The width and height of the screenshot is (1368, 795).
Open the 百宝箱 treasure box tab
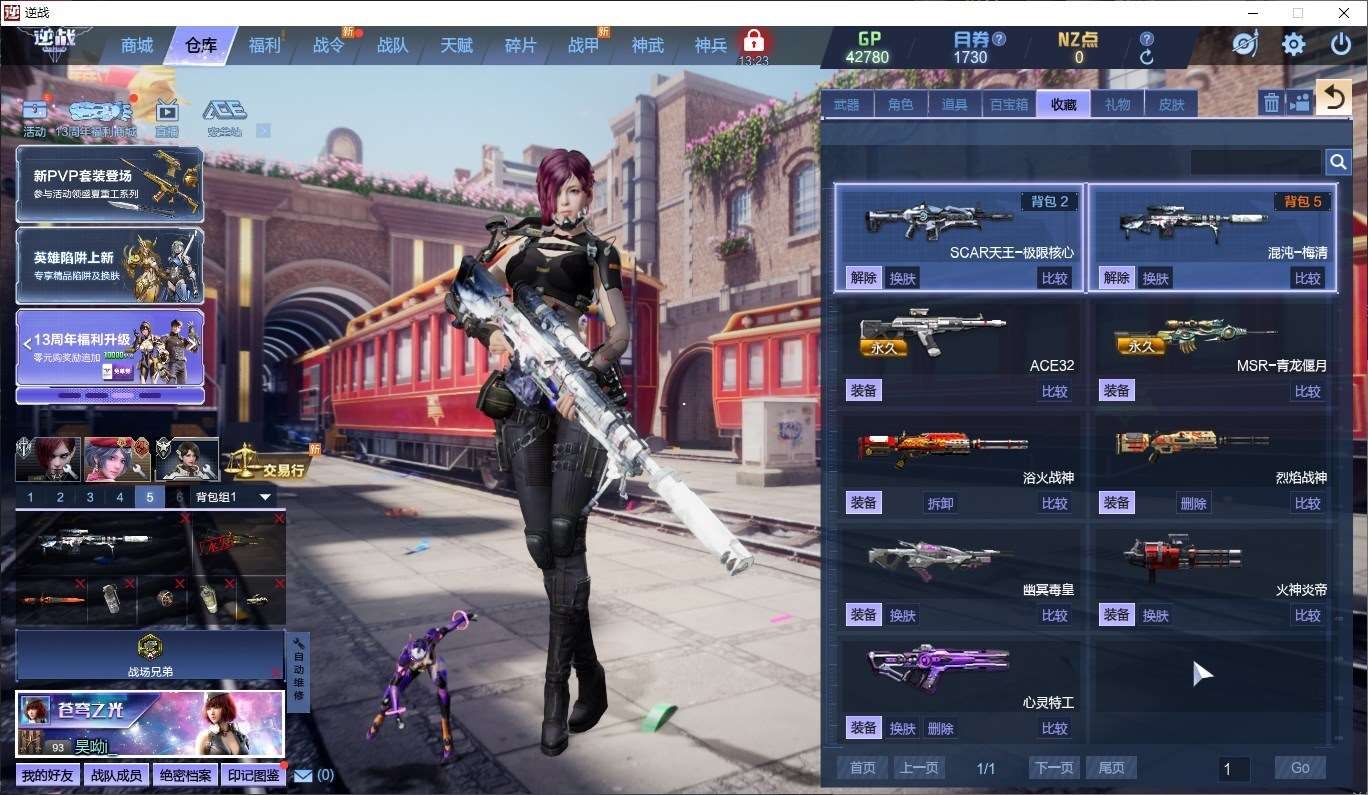[x=1009, y=104]
